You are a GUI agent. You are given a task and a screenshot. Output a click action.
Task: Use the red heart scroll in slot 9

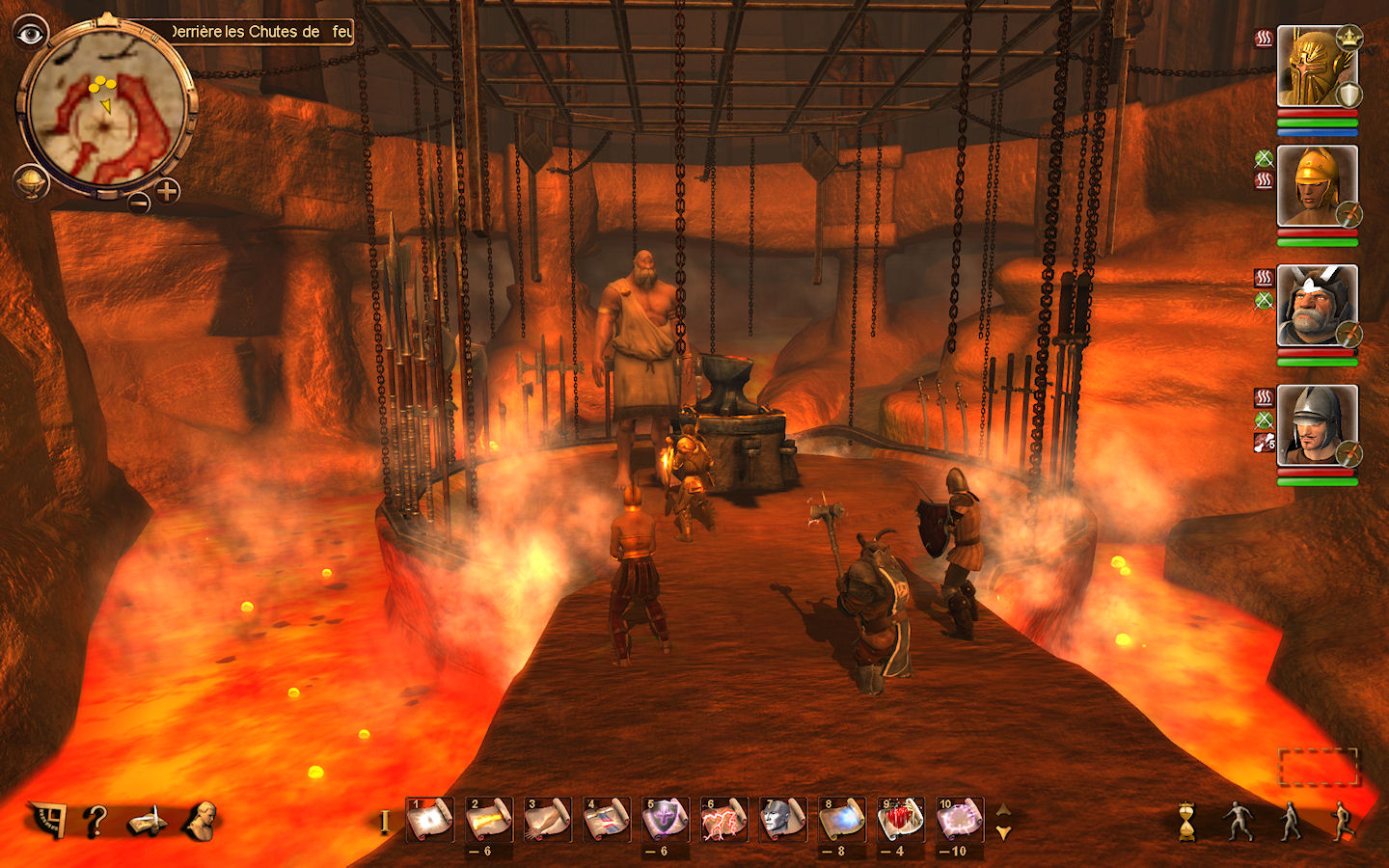pos(900,820)
